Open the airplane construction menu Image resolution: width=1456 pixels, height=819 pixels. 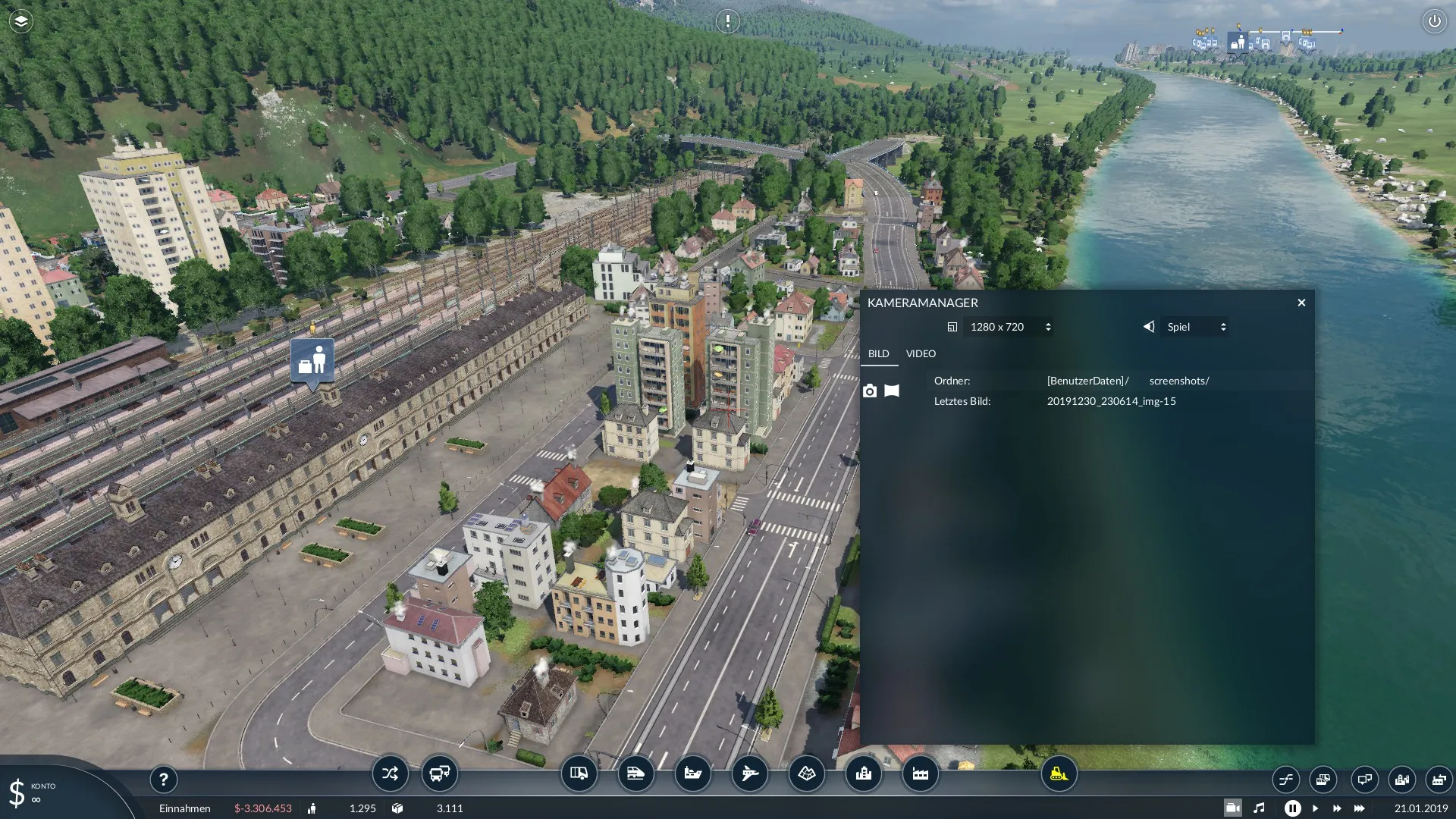[749, 774]
